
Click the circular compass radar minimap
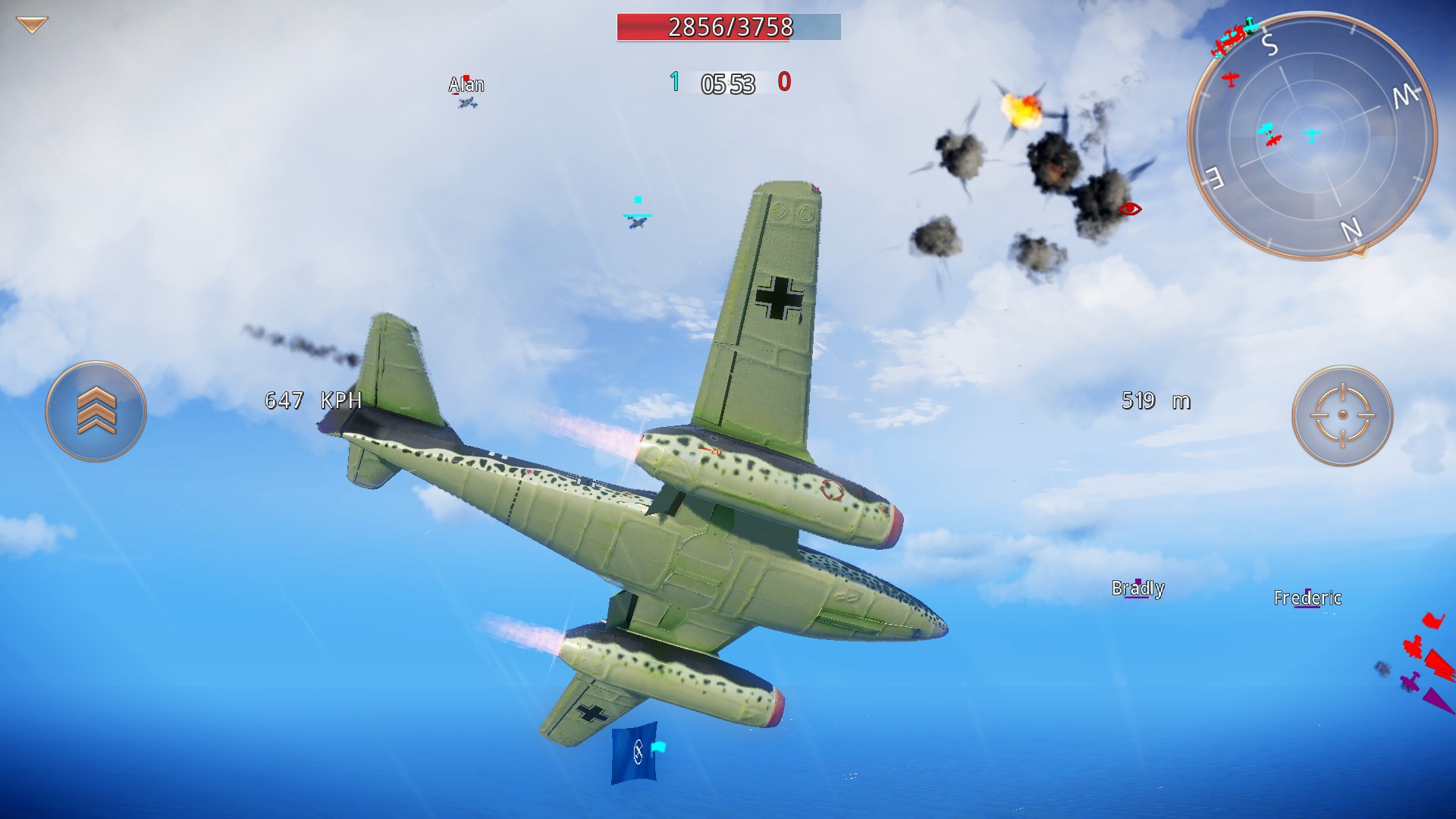[x=1312, y=136]
